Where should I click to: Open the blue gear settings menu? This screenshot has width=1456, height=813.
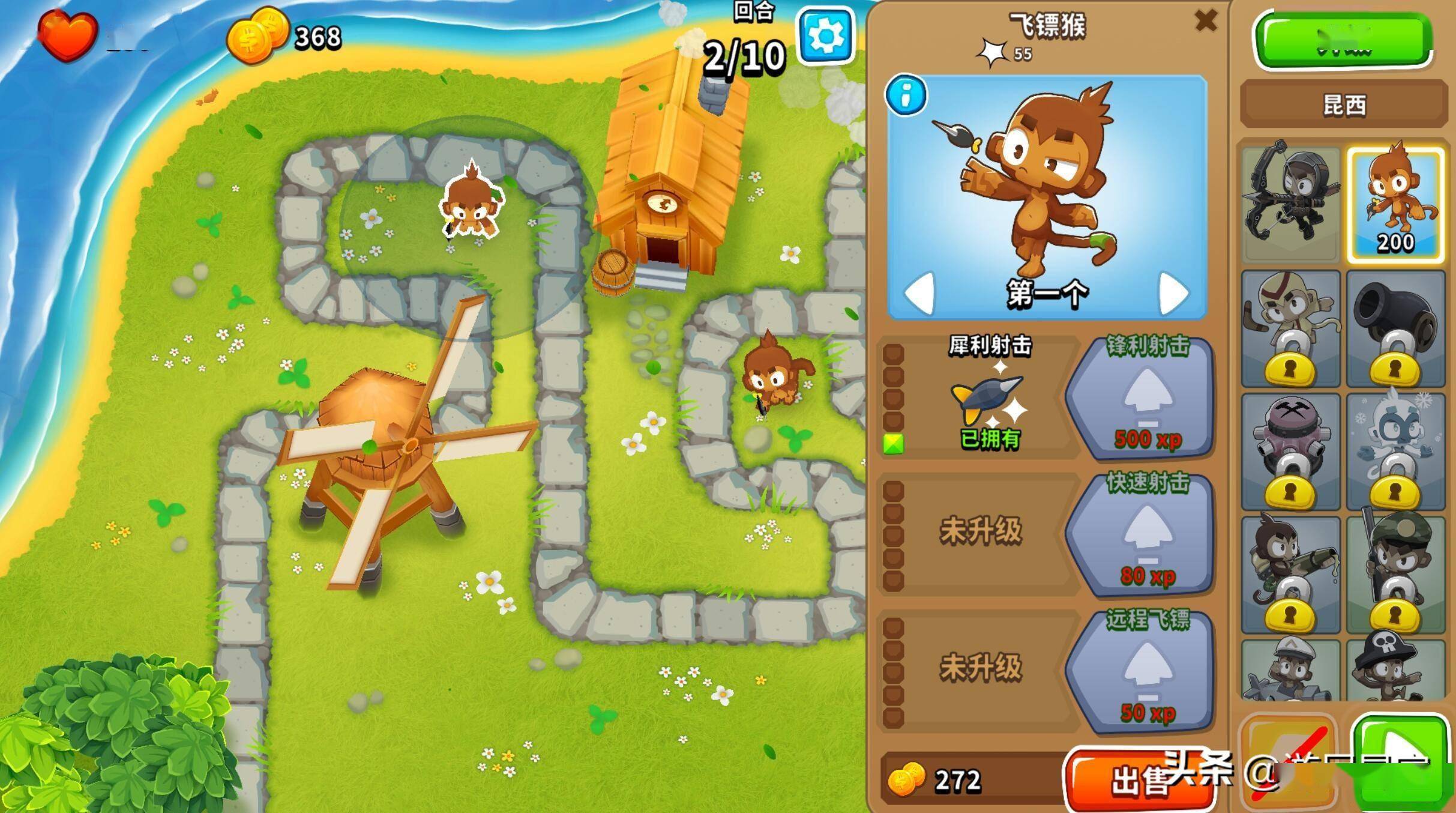click(826, 35)
